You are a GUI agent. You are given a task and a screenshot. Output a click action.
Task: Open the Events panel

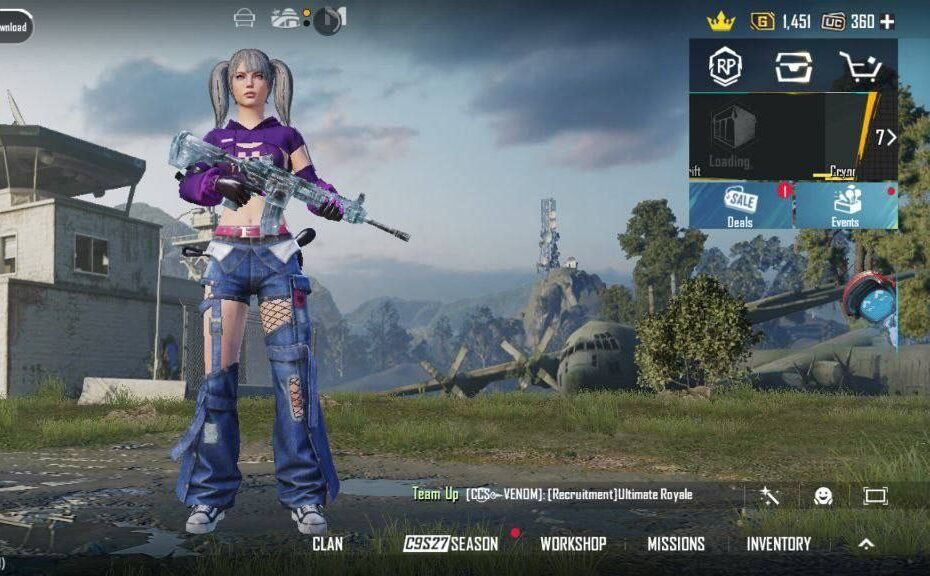point(846,205)
